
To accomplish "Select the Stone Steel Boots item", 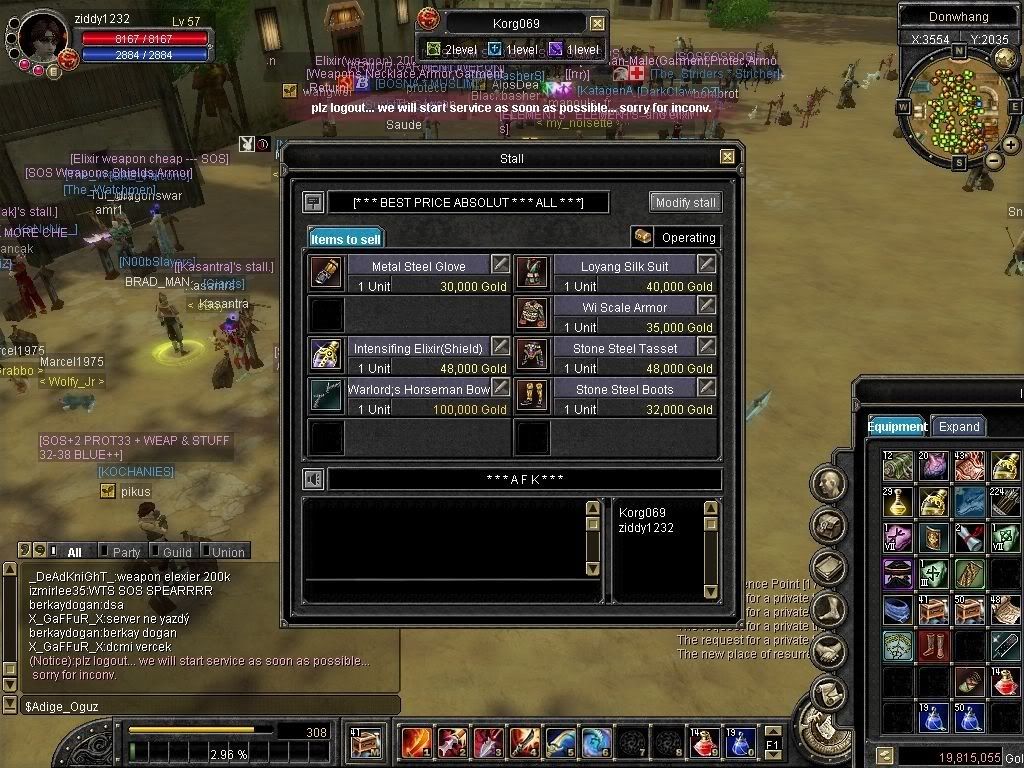I will point(624,389).
